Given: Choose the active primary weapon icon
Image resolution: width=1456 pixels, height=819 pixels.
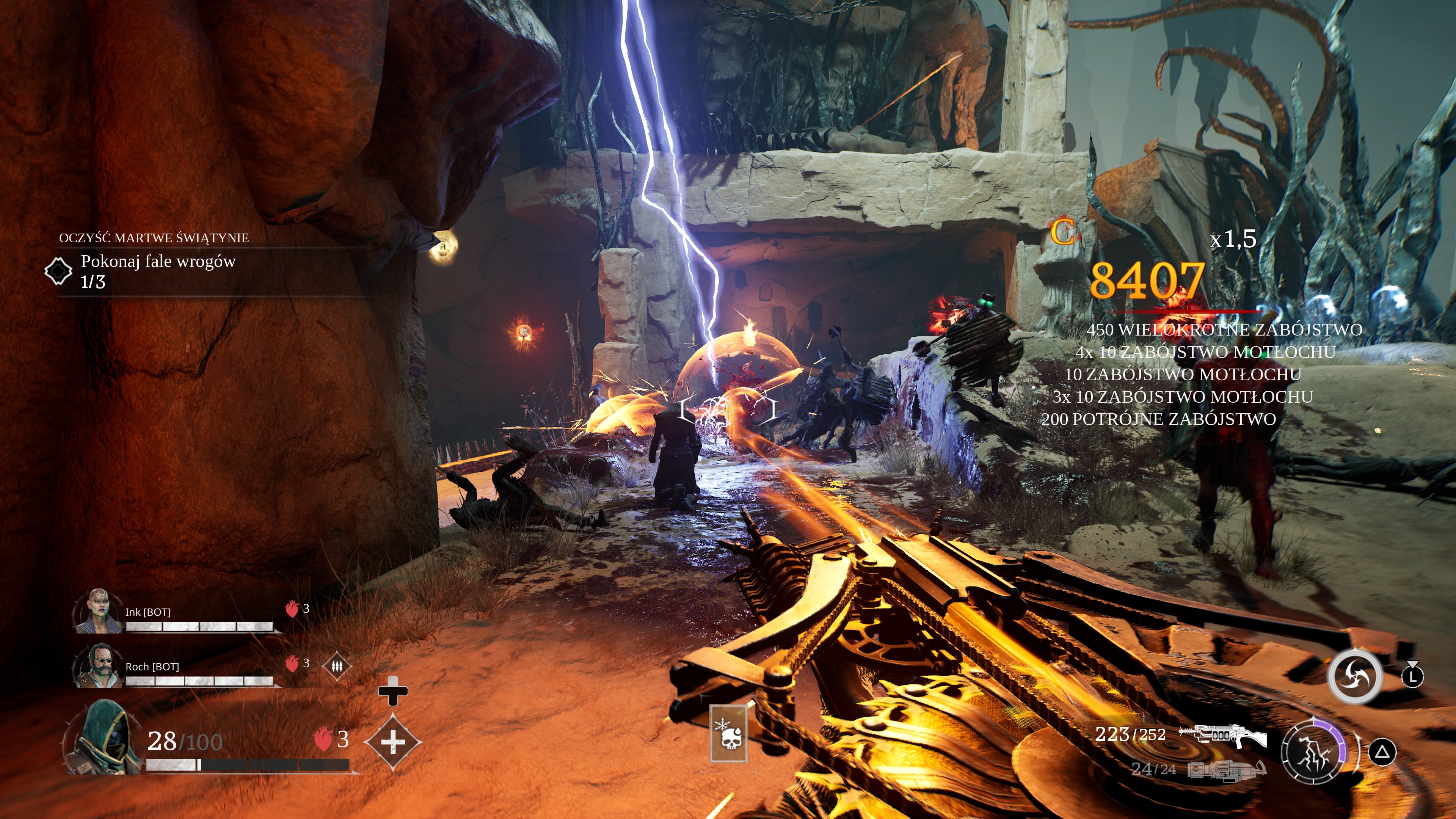Looking at the screenshot, I should pyautogui.click(x=1223, y=735).
